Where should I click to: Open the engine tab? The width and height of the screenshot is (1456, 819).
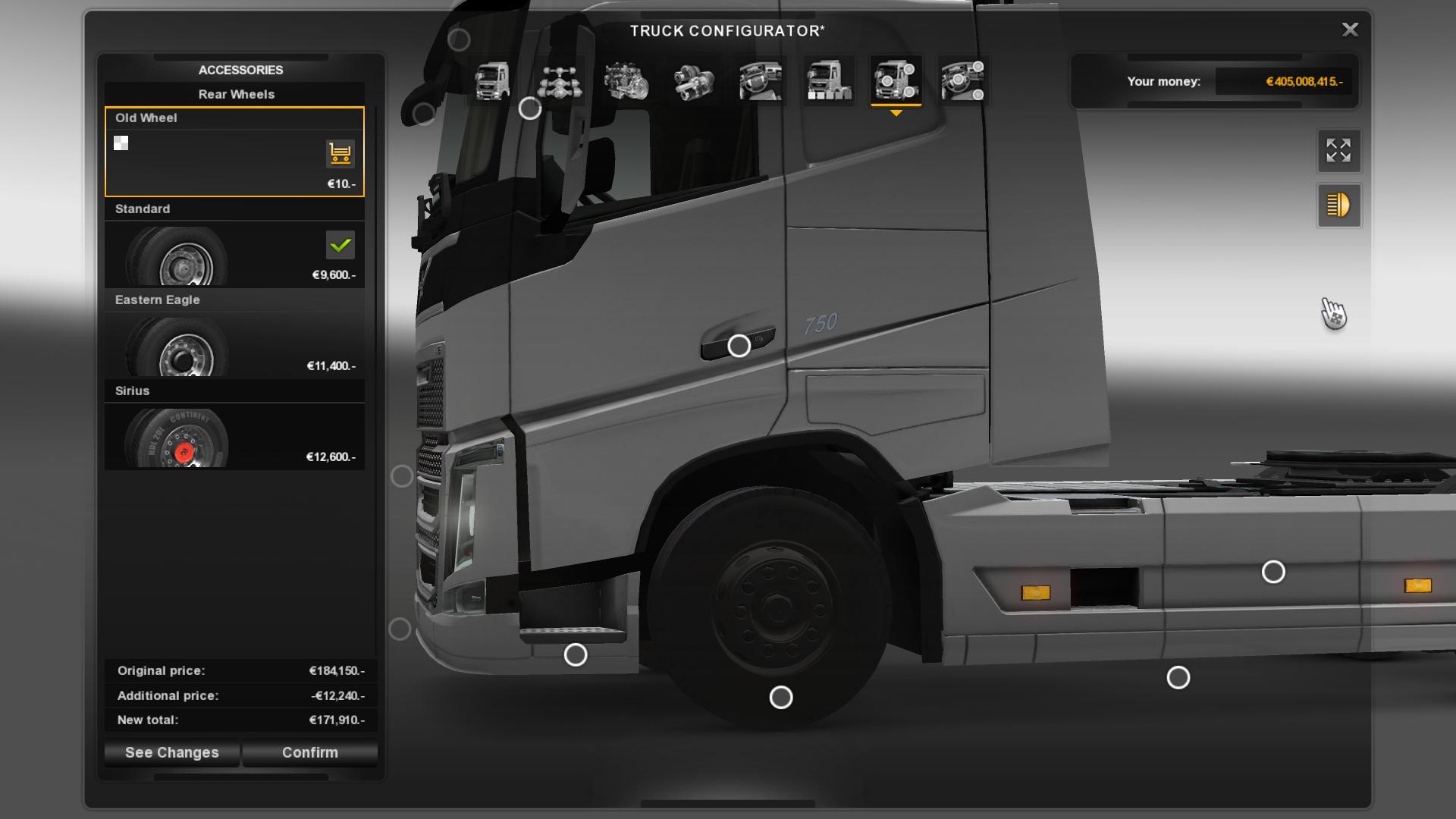point(626,81)
